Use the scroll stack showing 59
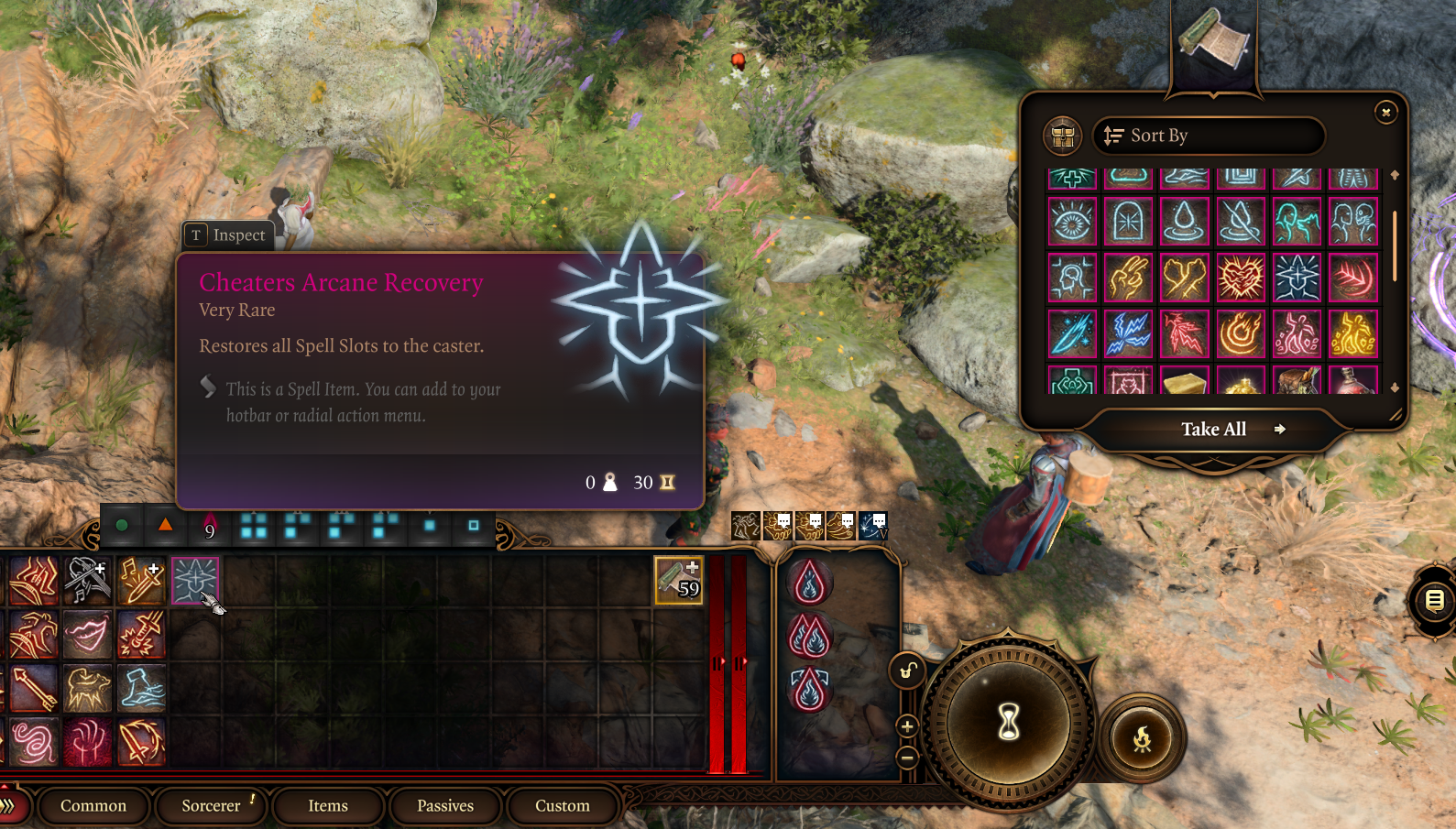The width and height of the screenshot is (1456, 829). 678,580
